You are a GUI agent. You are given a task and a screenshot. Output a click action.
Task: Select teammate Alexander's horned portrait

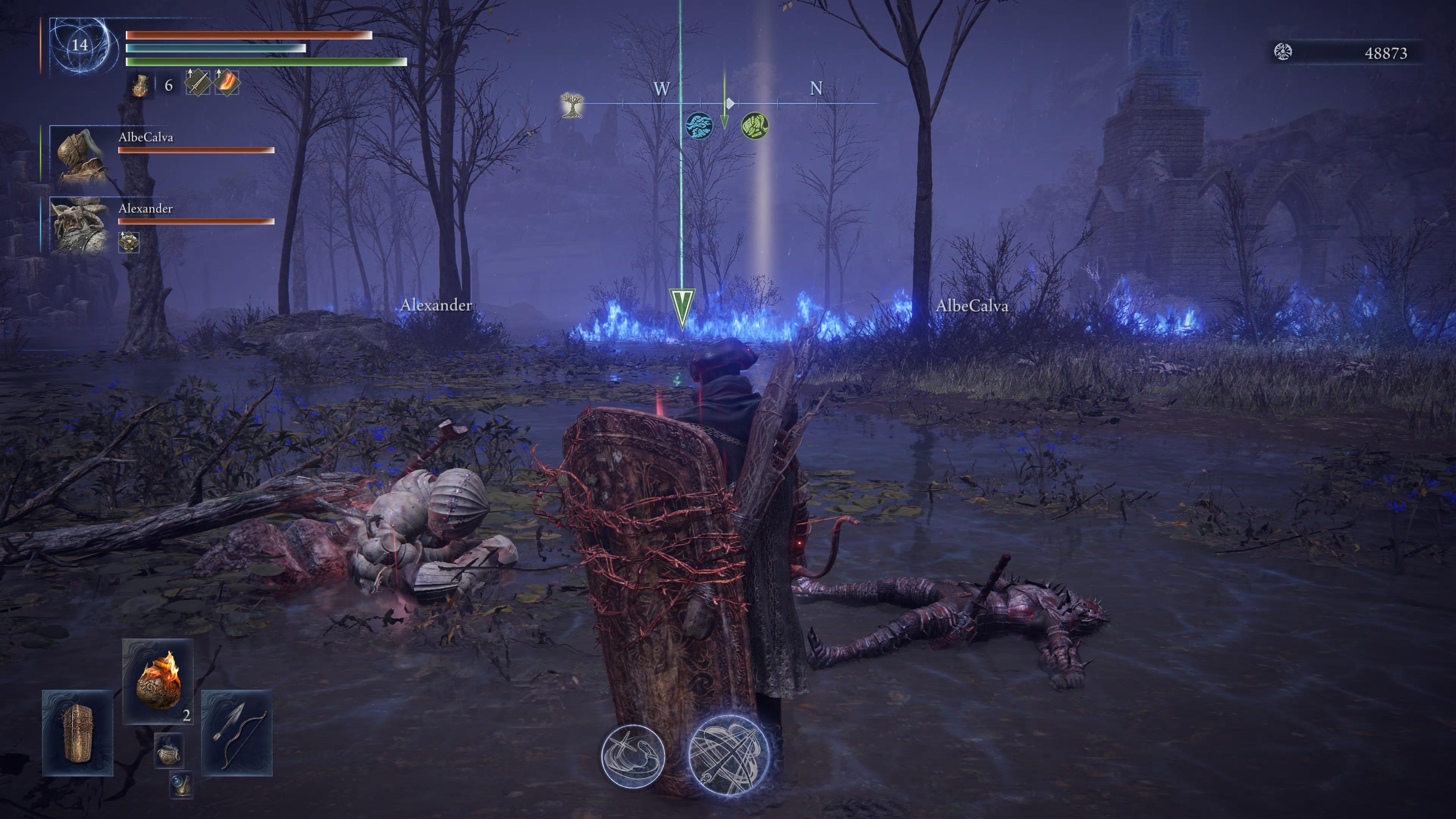point(78,224)
